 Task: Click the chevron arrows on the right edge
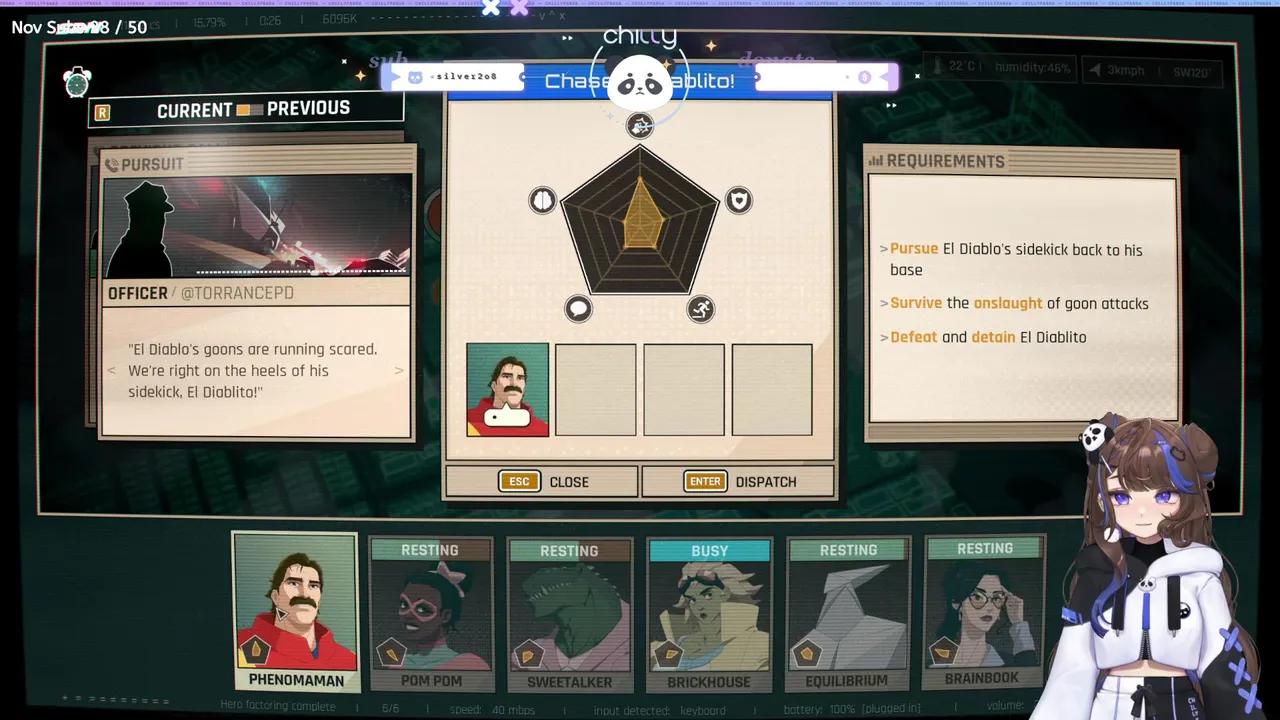pos(890,104)
